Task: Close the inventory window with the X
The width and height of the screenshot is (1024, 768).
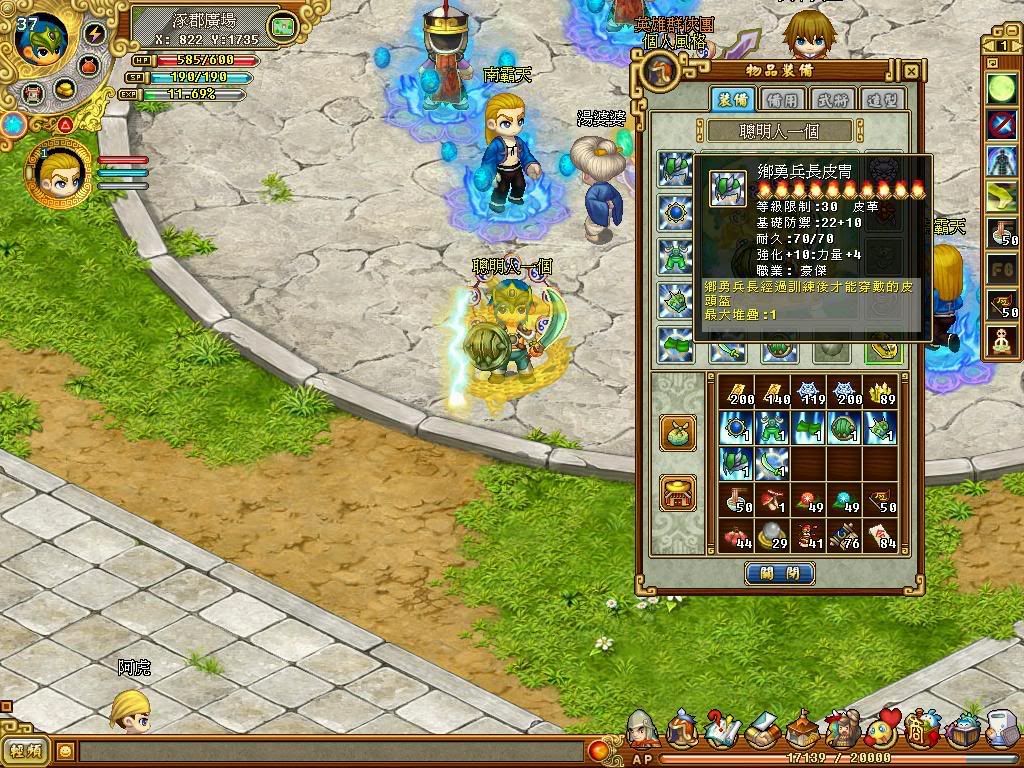Action: [911, 71]
